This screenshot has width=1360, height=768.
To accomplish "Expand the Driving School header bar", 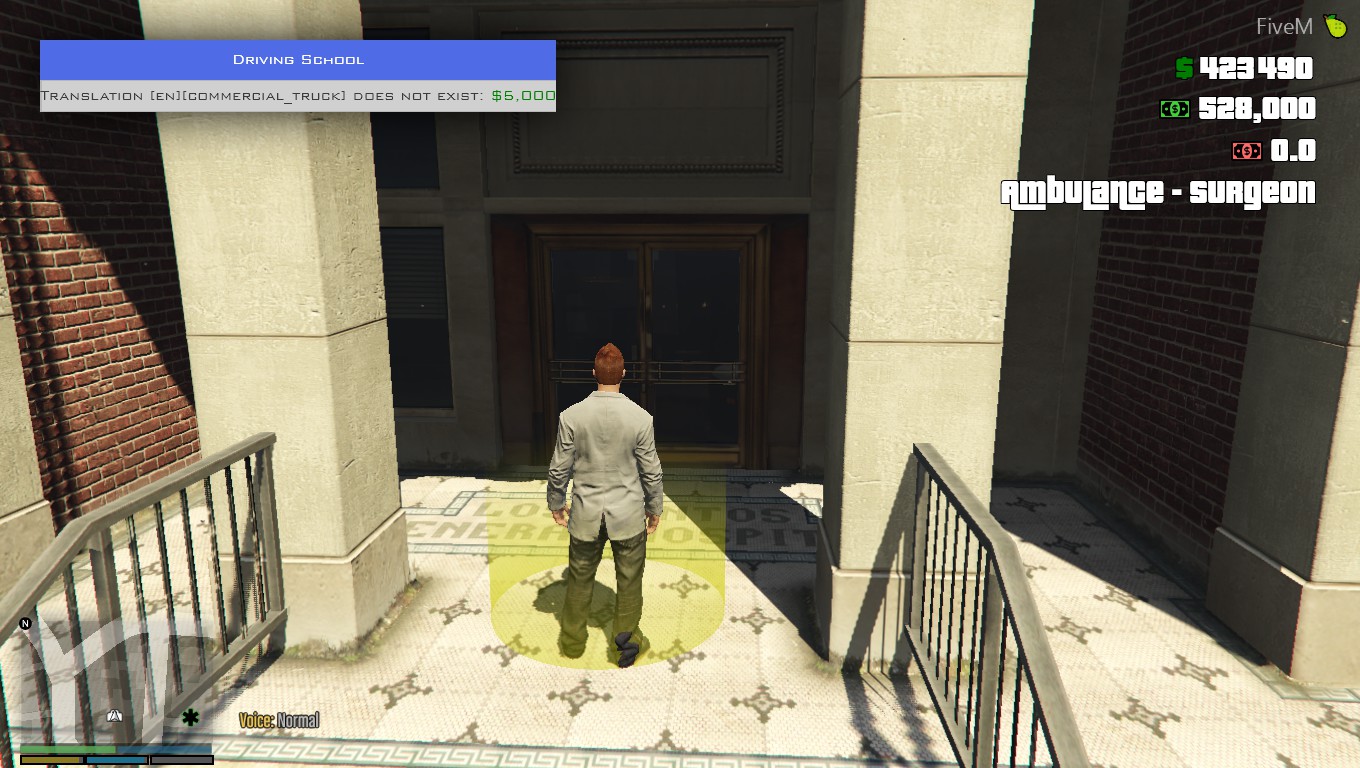I will (x=297, y=59).
